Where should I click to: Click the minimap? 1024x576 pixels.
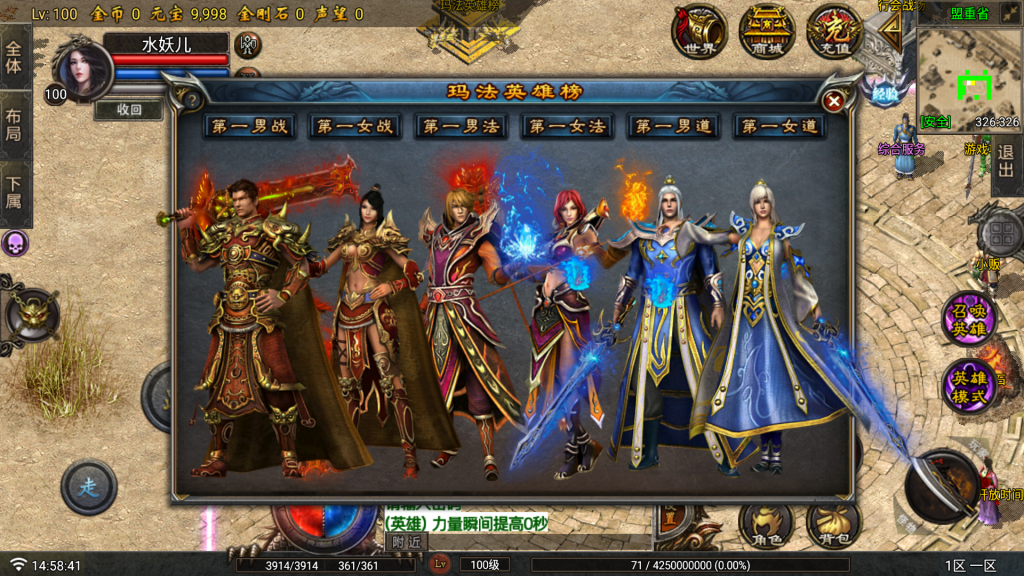pos(969,73)
